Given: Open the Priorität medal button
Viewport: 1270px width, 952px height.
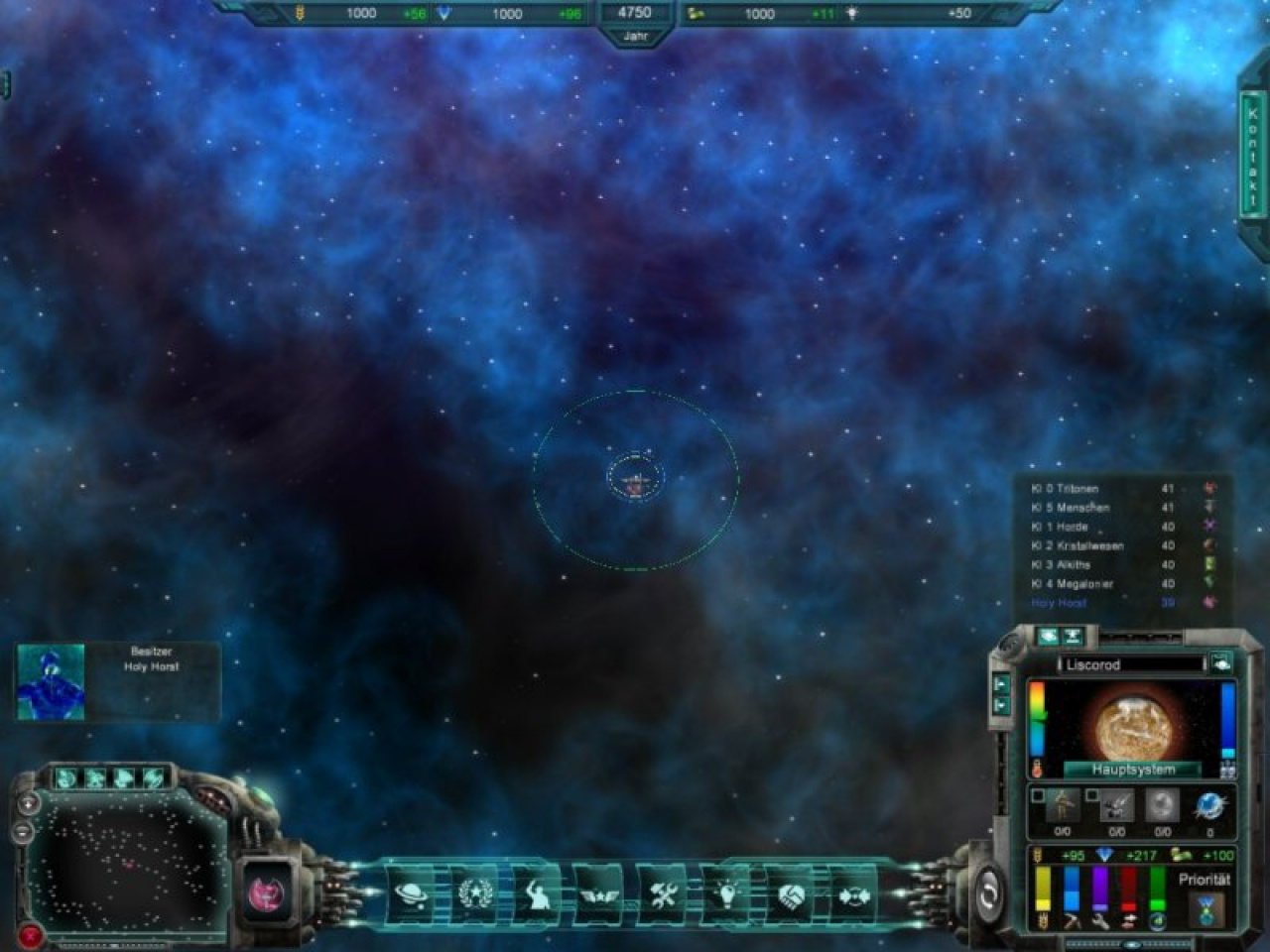Looking at the screenshot, I should pyautogui.click(x=1205, y=909).
